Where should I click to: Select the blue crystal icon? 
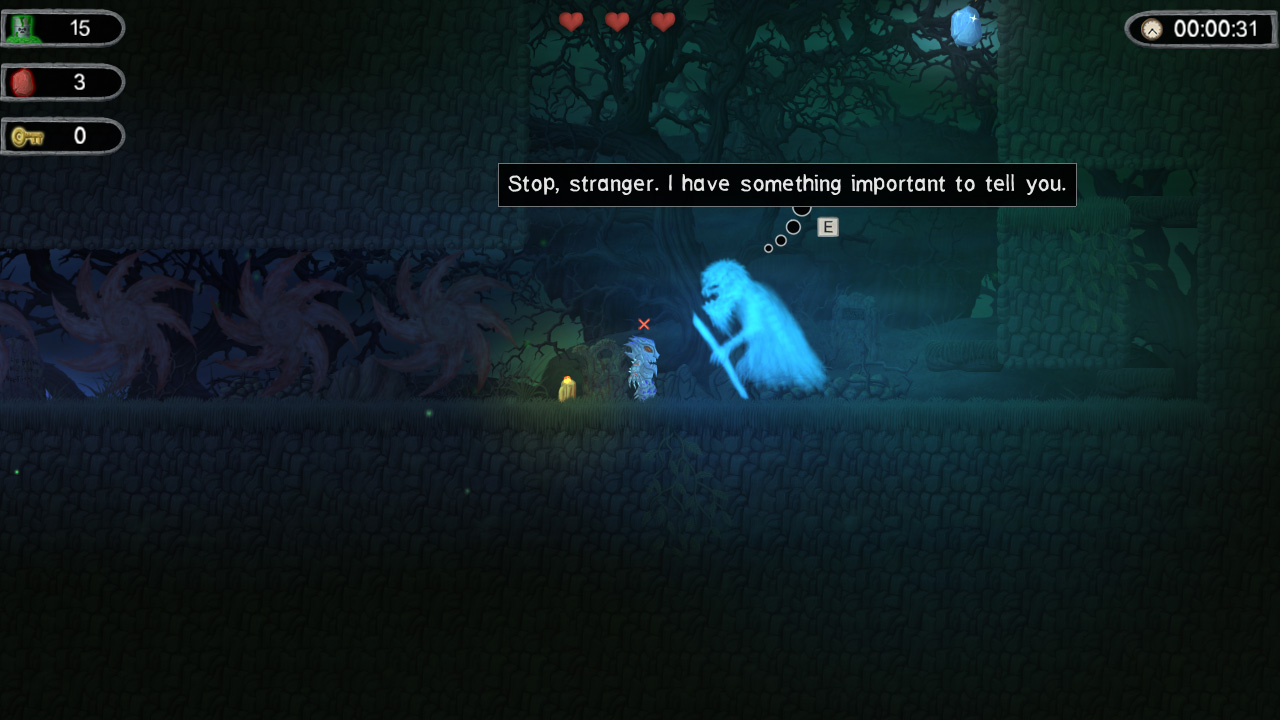point(966,27)
